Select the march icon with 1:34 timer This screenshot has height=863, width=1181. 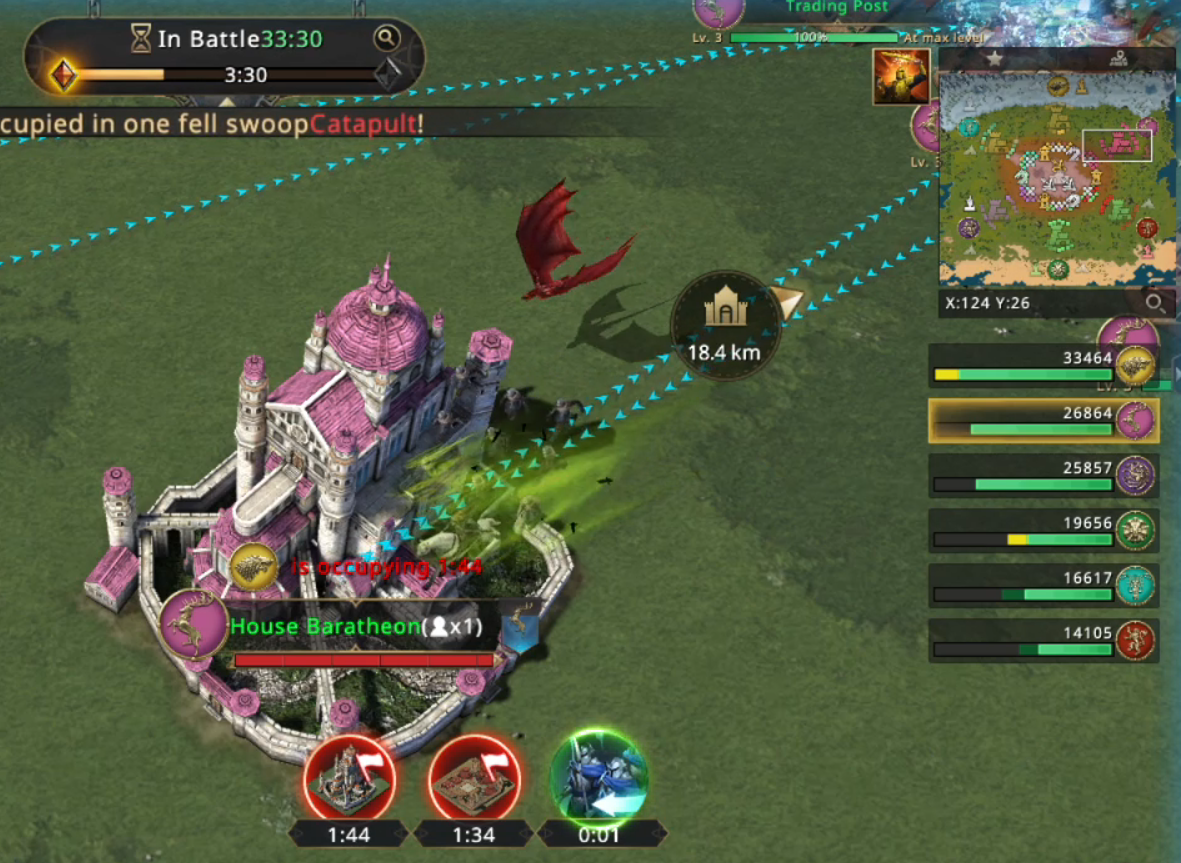coord(475,778)
